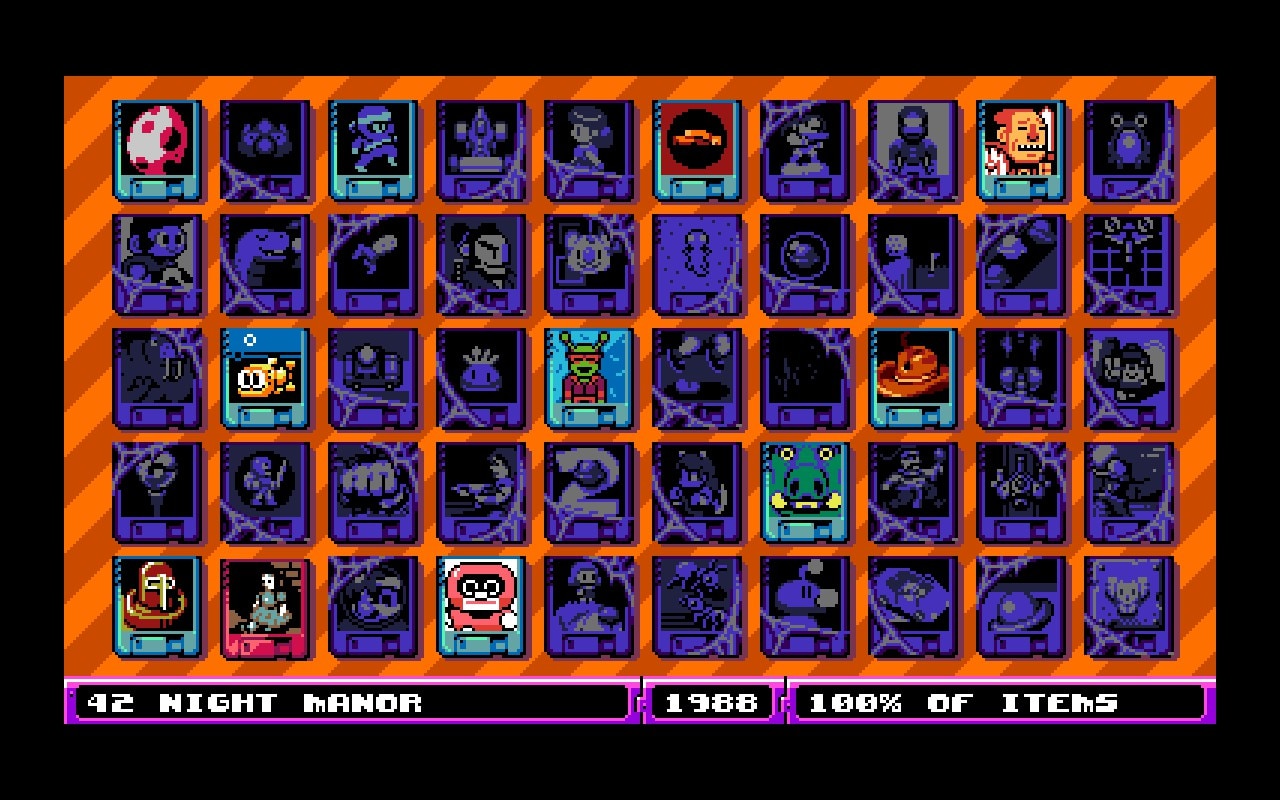Click the 1988 release year display
This screenshot has height=800, width=1280.
coord(711,703)
